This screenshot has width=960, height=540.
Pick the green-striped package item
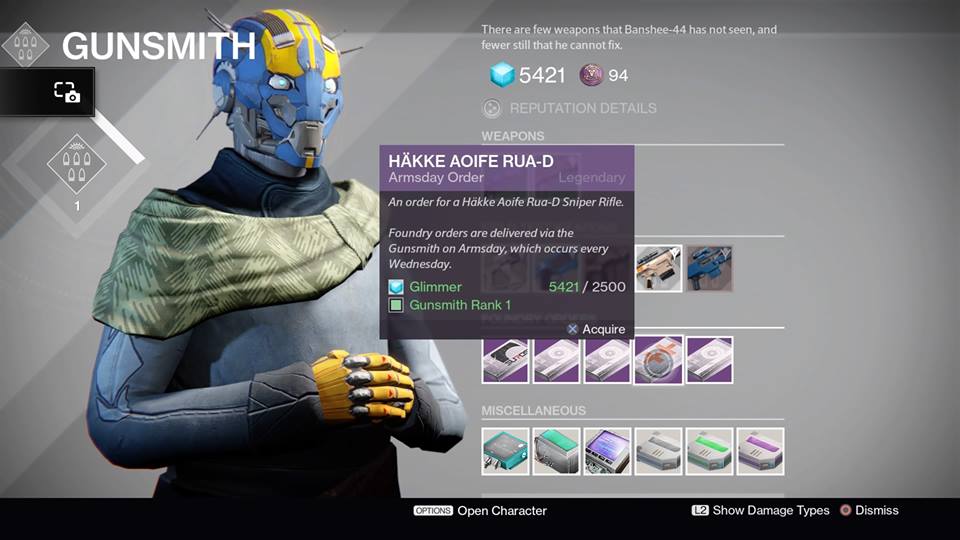[x=709, y=451]
